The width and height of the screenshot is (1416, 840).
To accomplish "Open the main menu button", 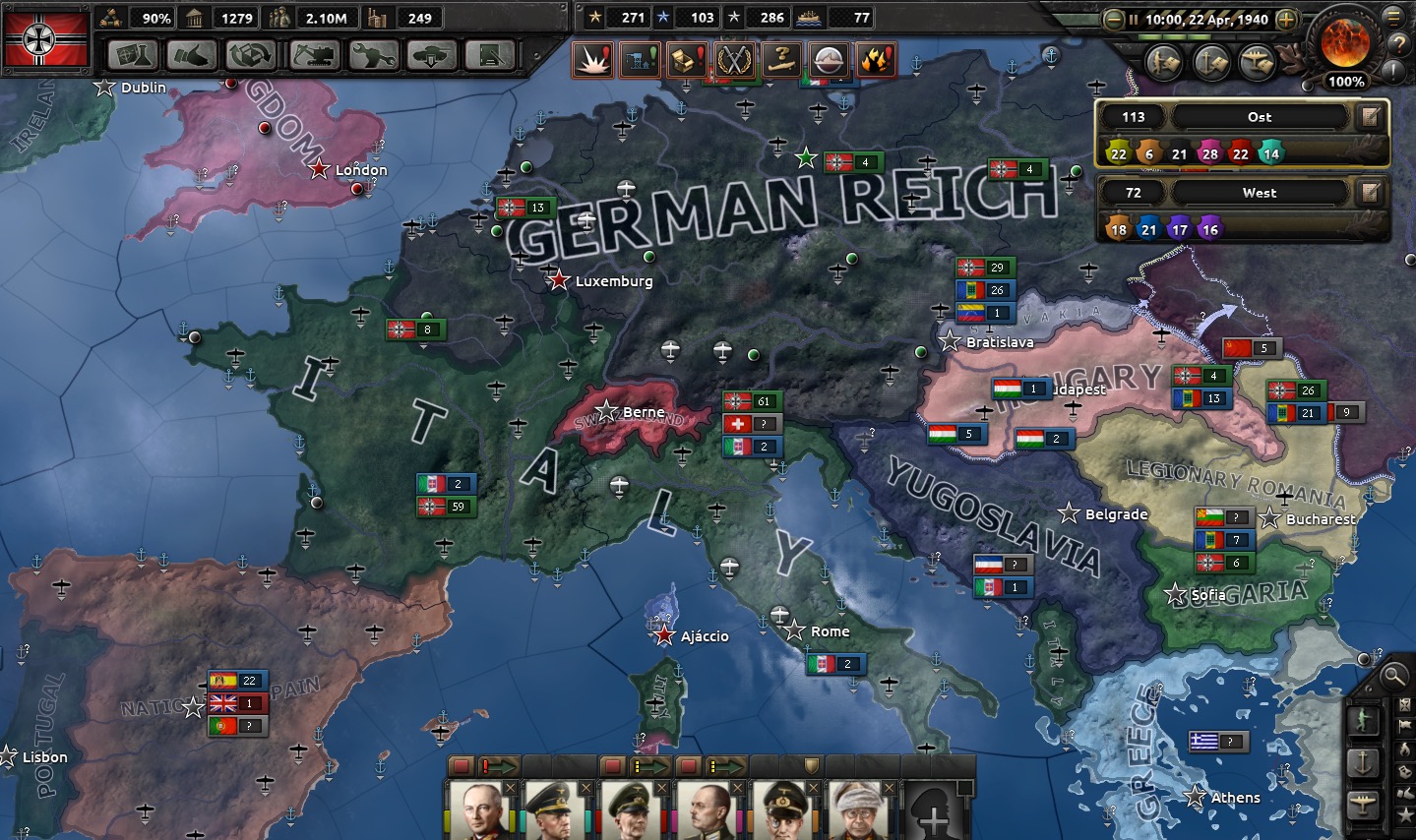I will tap(1393, 16).
